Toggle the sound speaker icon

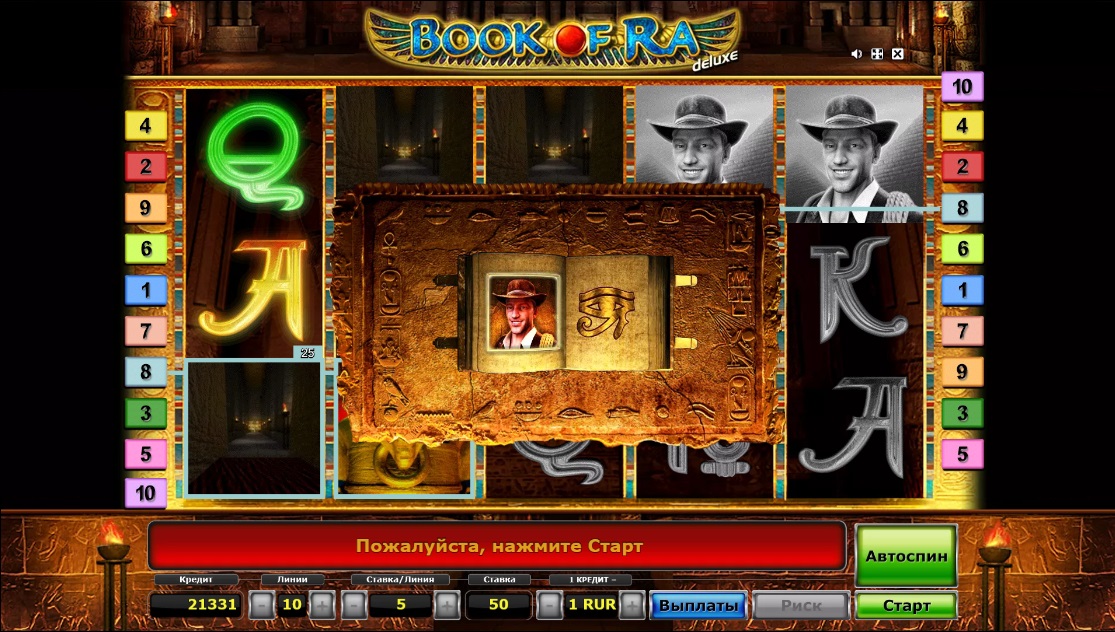pos(856,54)
